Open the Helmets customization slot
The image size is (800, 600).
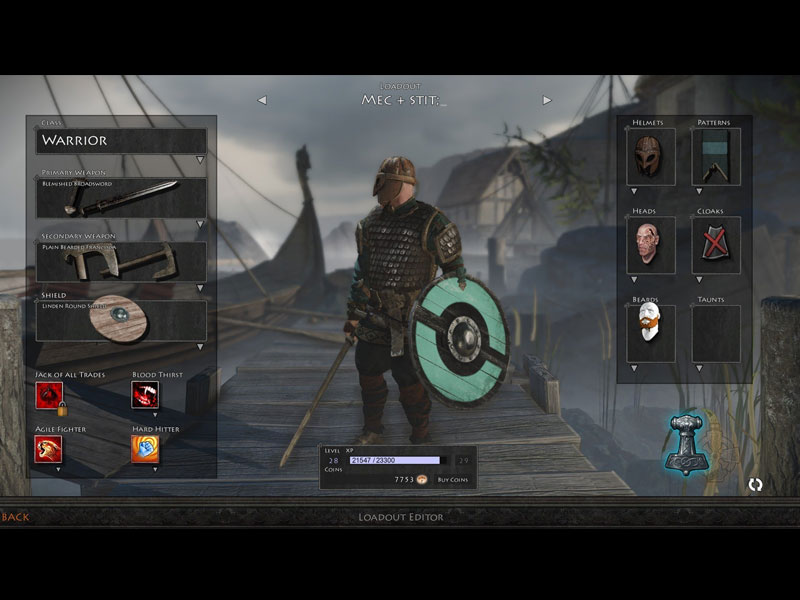coord(651,157)
